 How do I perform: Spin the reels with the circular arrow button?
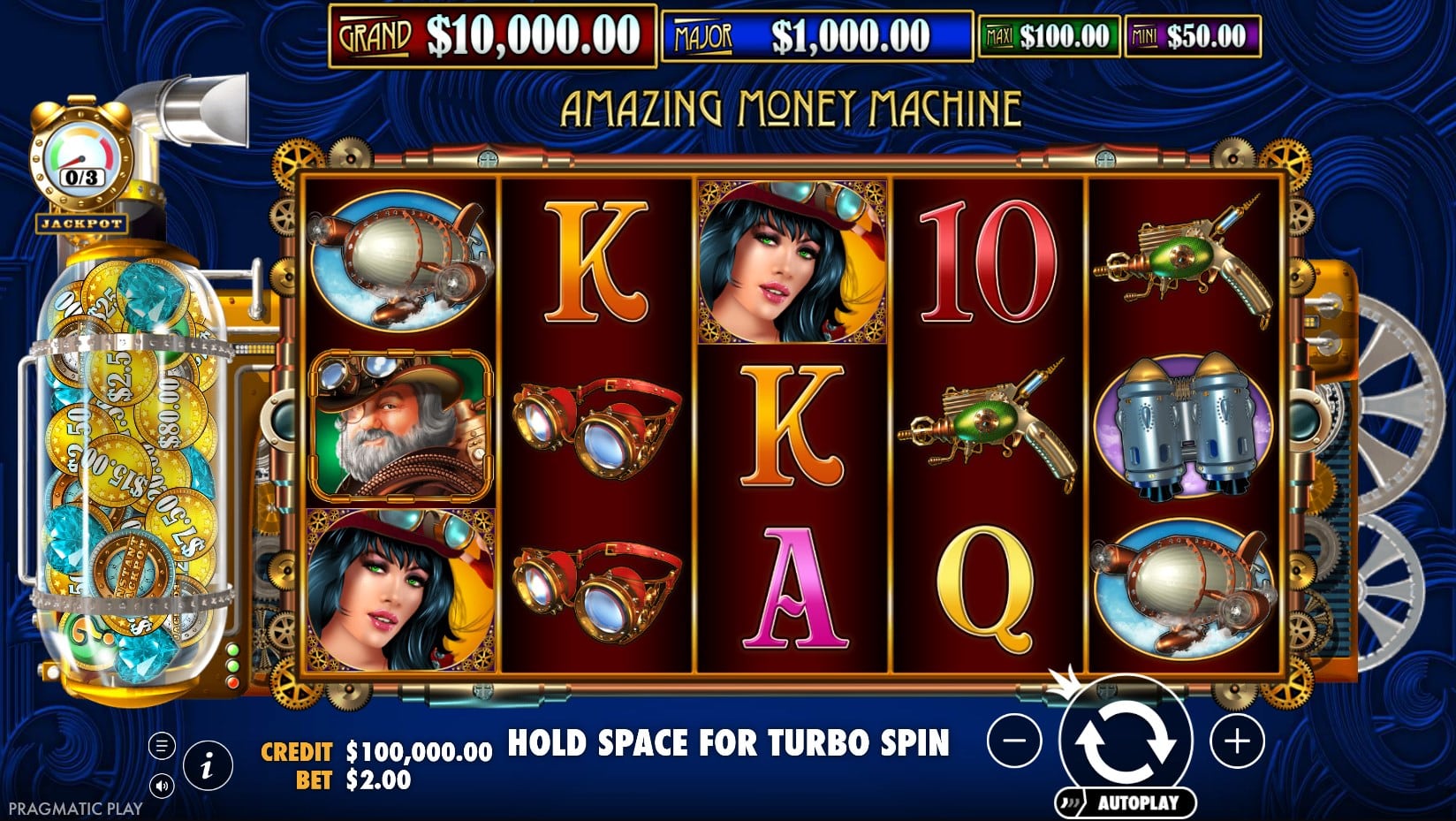coord(1125,741)
